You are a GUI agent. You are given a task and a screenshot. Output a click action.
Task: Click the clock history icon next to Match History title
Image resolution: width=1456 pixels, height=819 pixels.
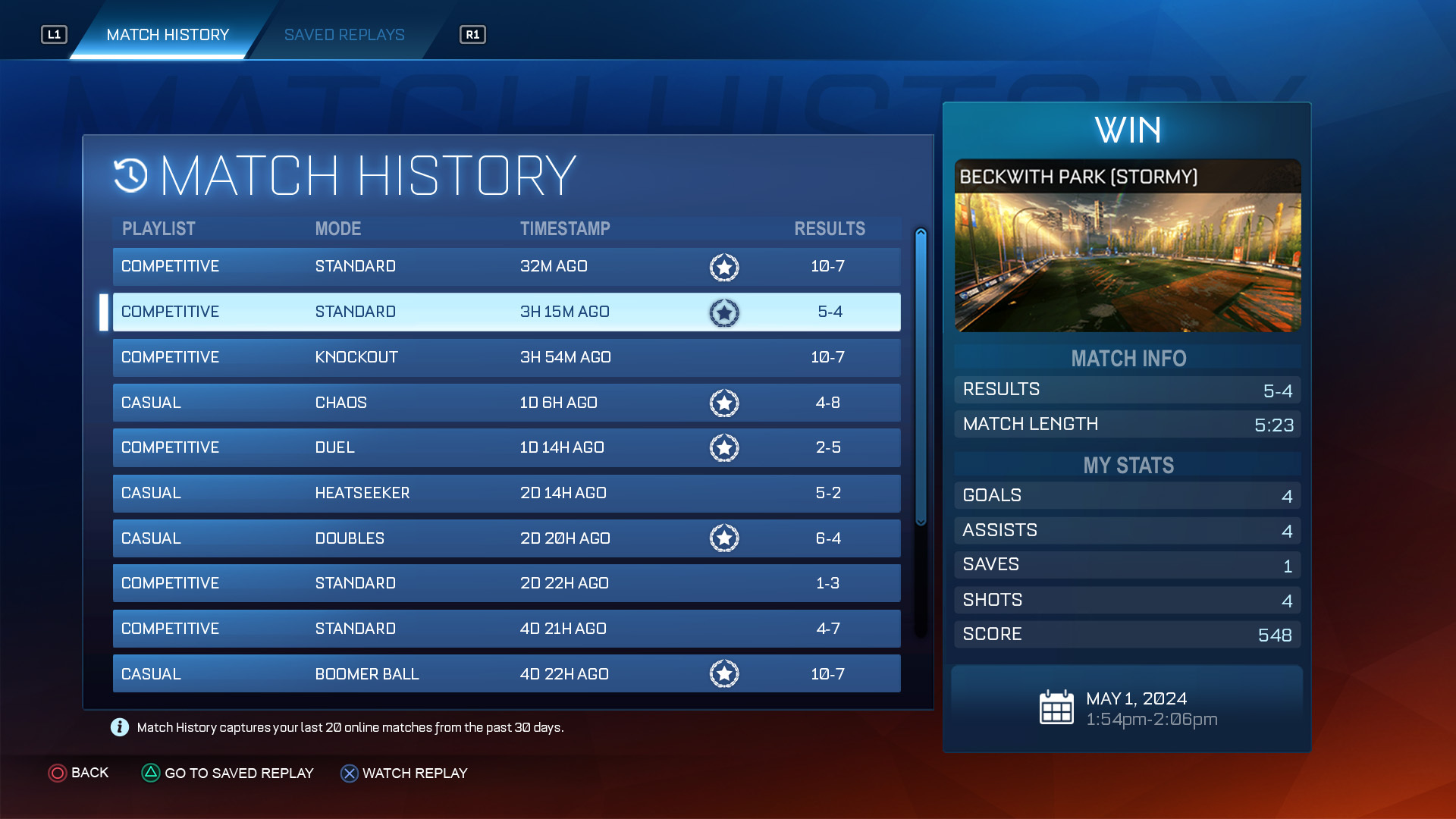(x=130, y=176)
